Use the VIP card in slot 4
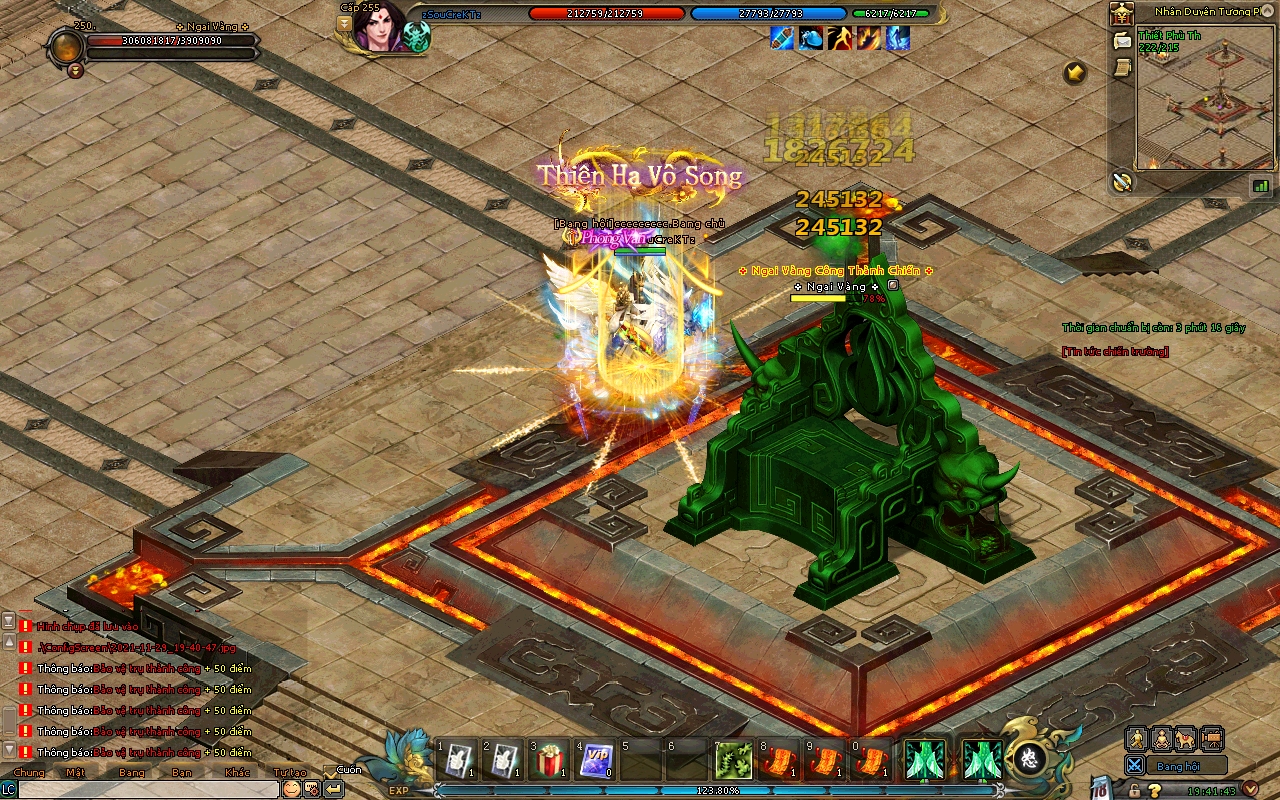 pyautogui.click(x=597, y=761)
